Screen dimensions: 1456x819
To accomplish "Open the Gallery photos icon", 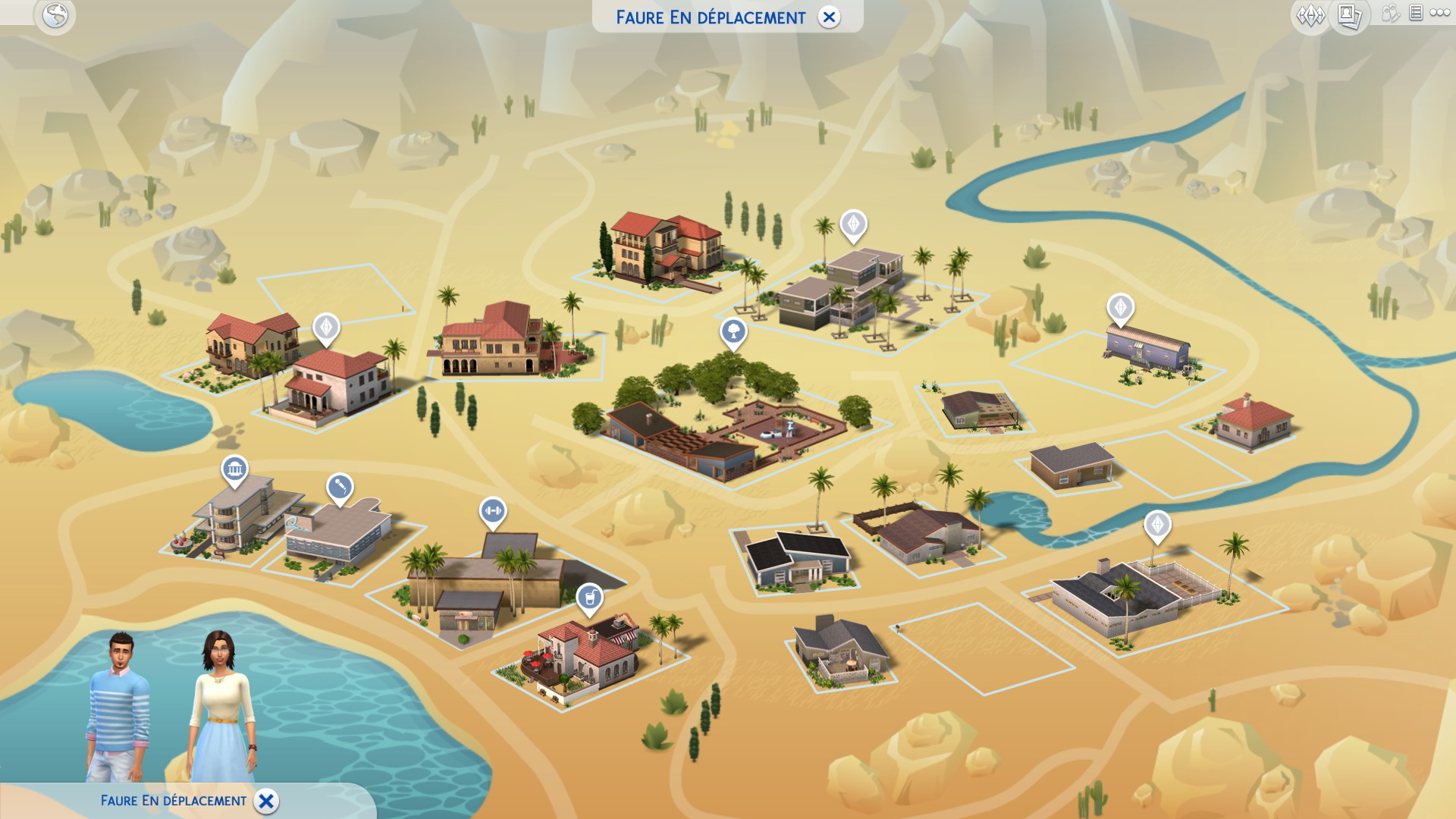I will pos(1349,15).
